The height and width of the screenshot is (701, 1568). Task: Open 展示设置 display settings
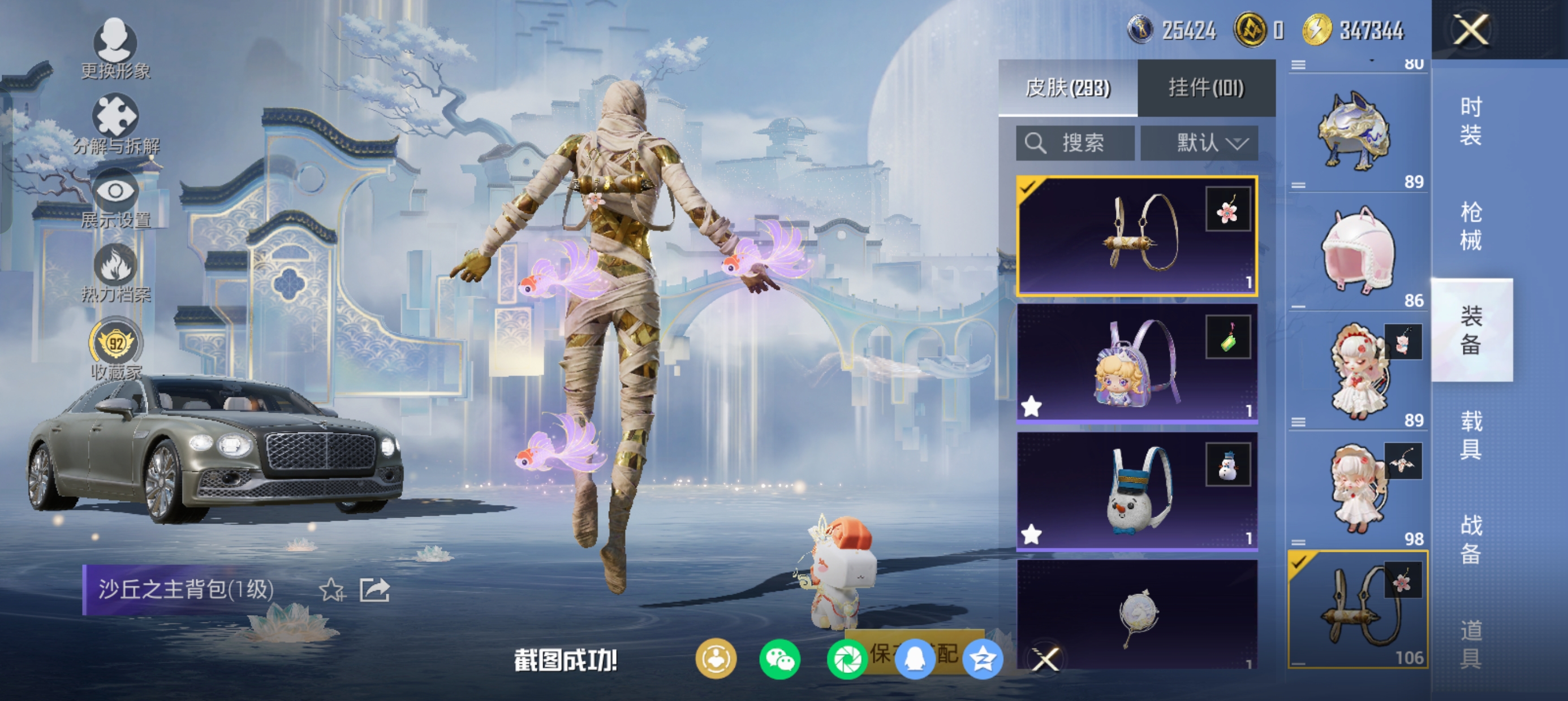pos(115,198)
